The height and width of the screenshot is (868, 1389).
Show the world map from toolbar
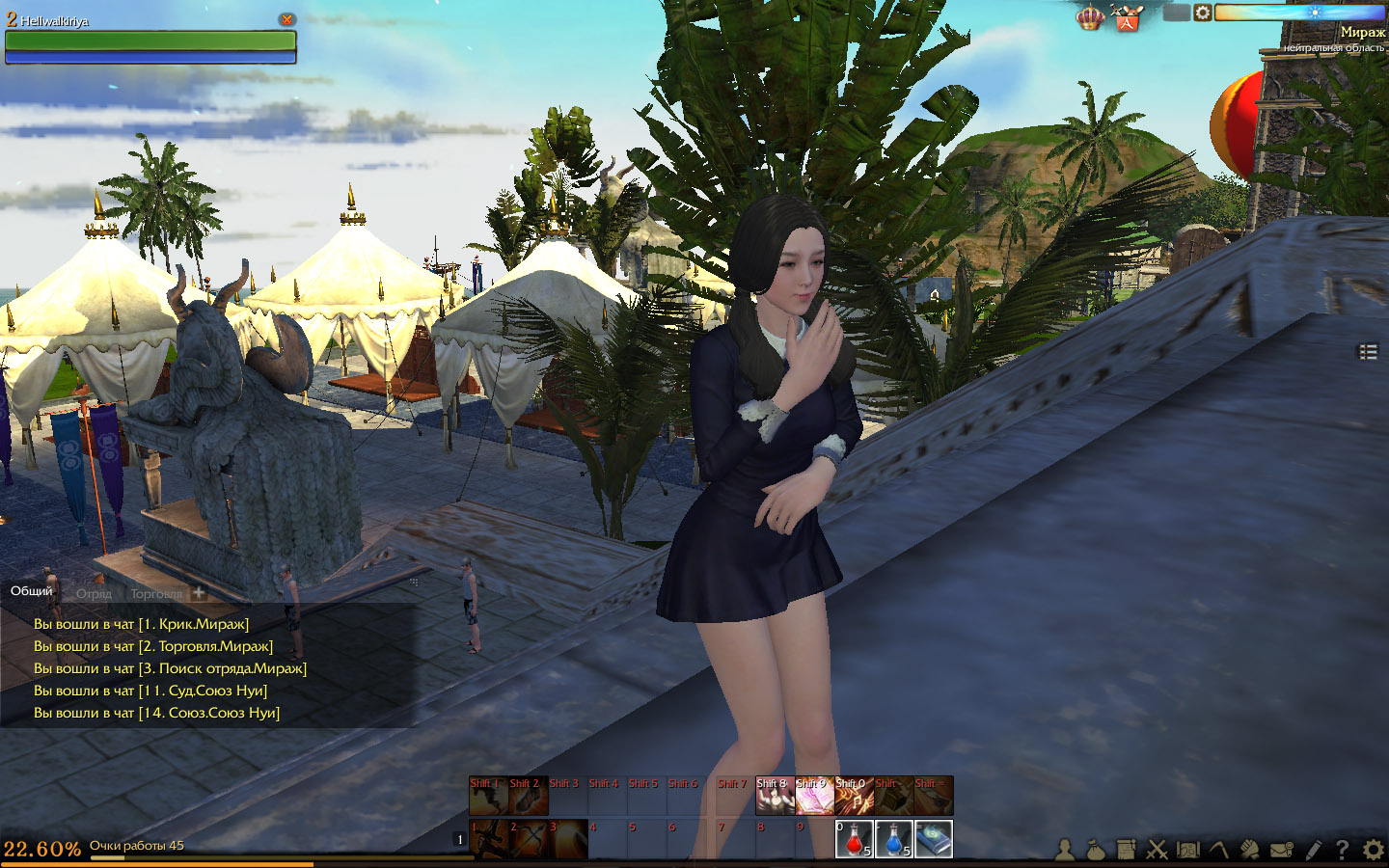(x=1188, y=850)
